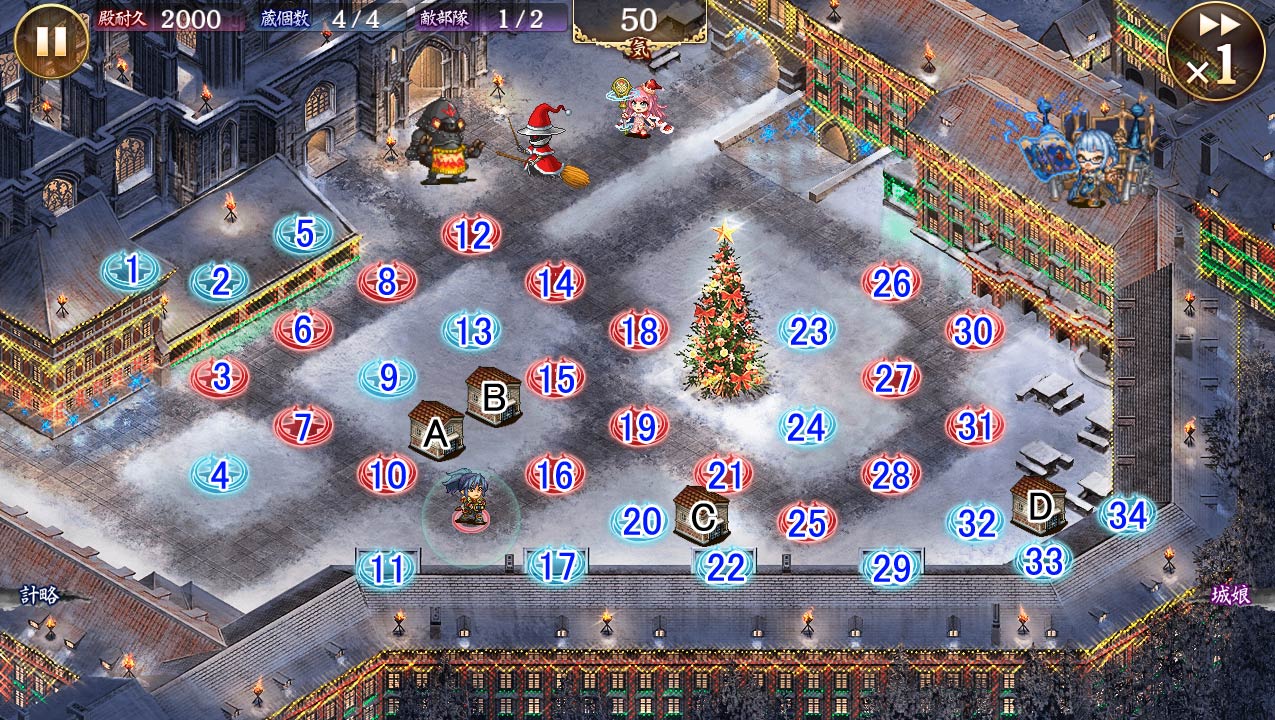Select blue deployment tile 4
Image resolution: width=1275 pixels, height=720 pixels.
pyautogui.click(x=219, y=475)
